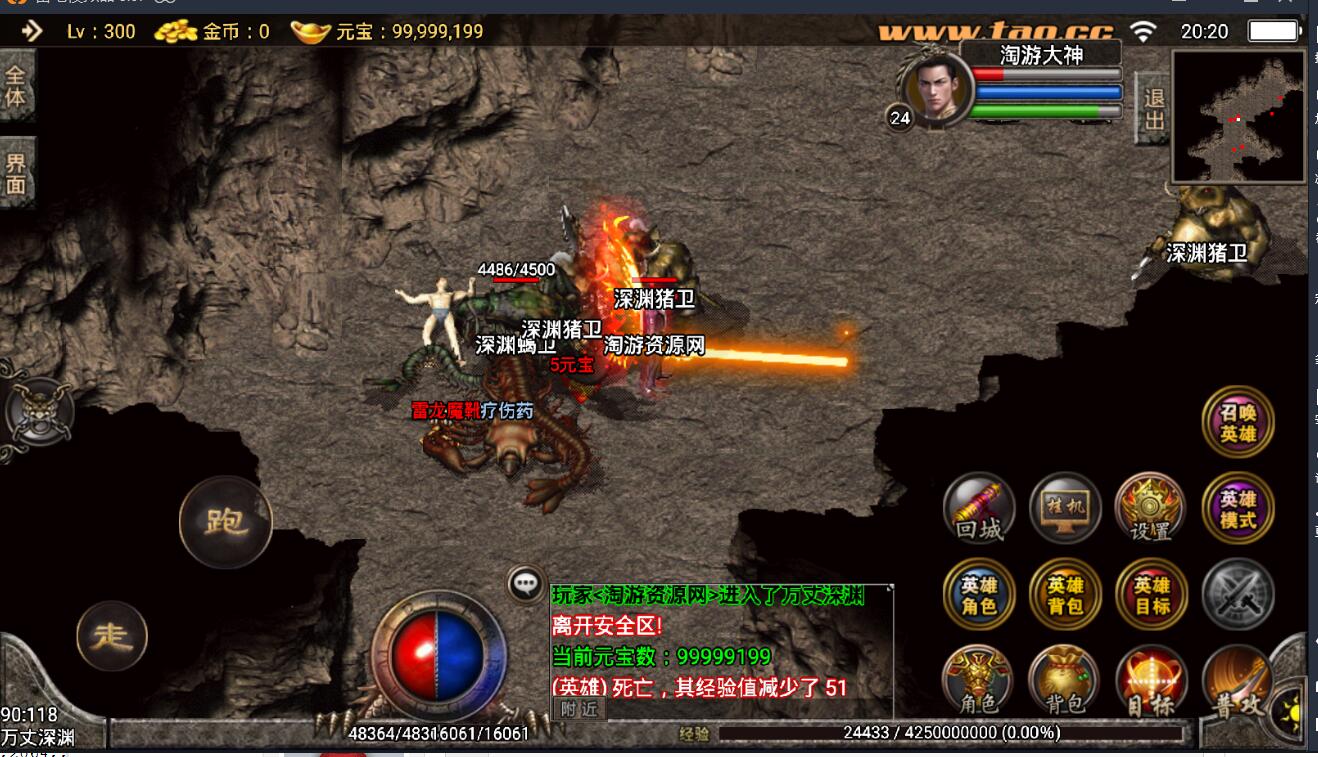Use the 普攻 basic attack
1318x757 pixels.
click(x=1238, y=681)
